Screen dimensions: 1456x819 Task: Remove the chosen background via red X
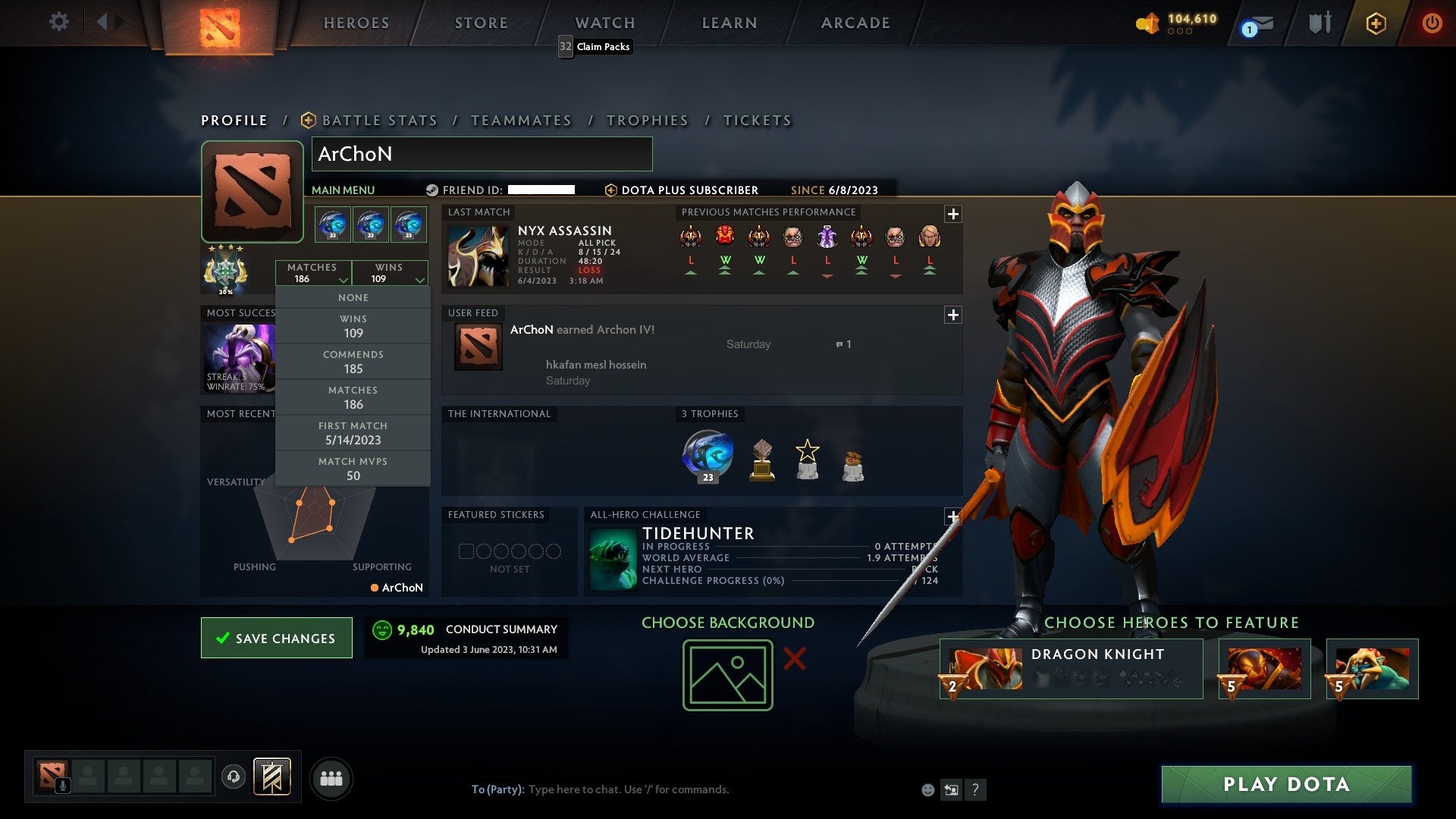(794, 660)
